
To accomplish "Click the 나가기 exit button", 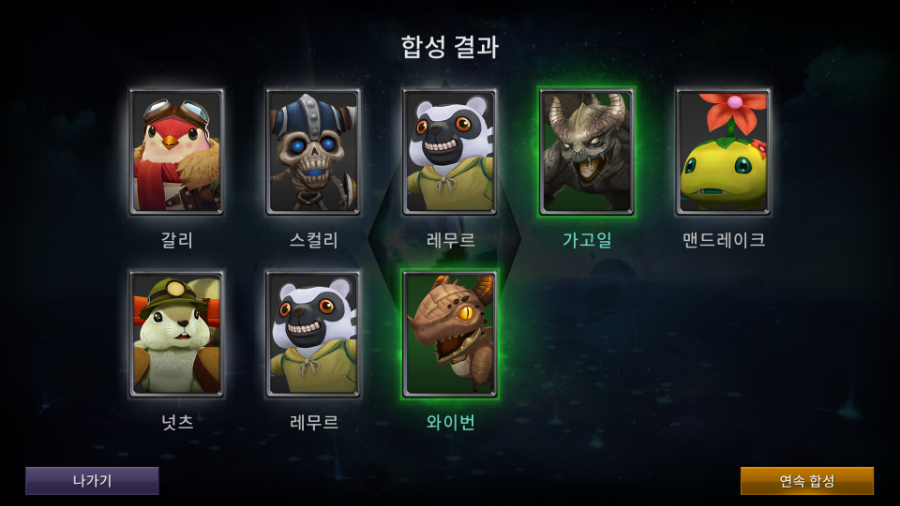I will [92, 481].
